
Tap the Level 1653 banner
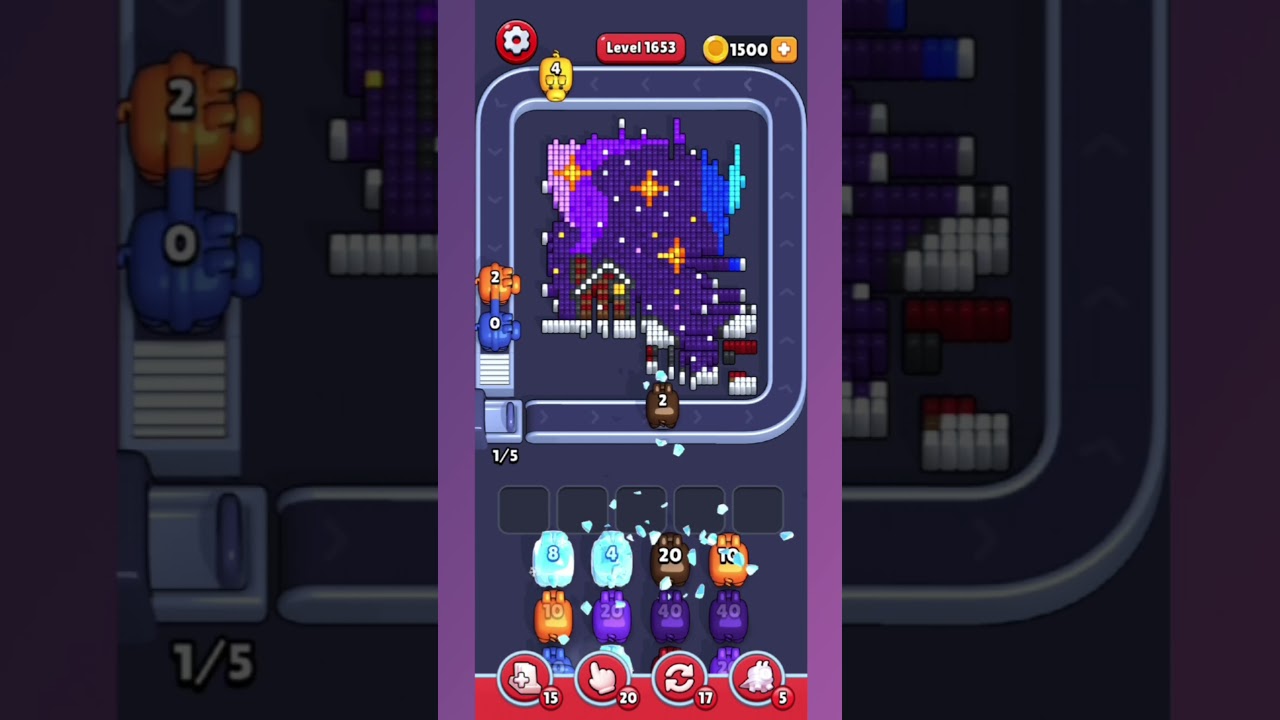[640, 47]
